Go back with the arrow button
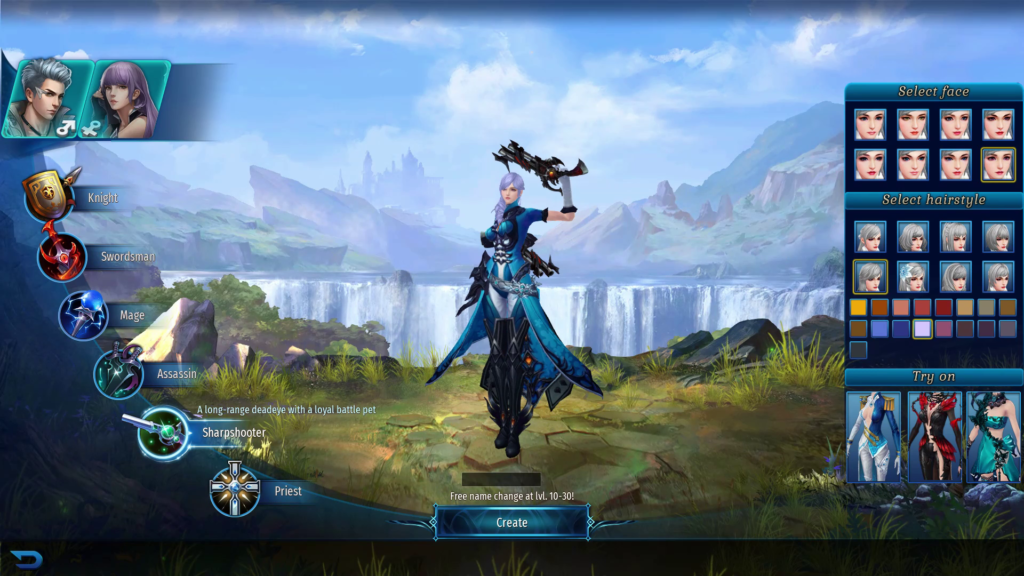This screenshot has width=1024, height=576. click(x=26, y=559)
